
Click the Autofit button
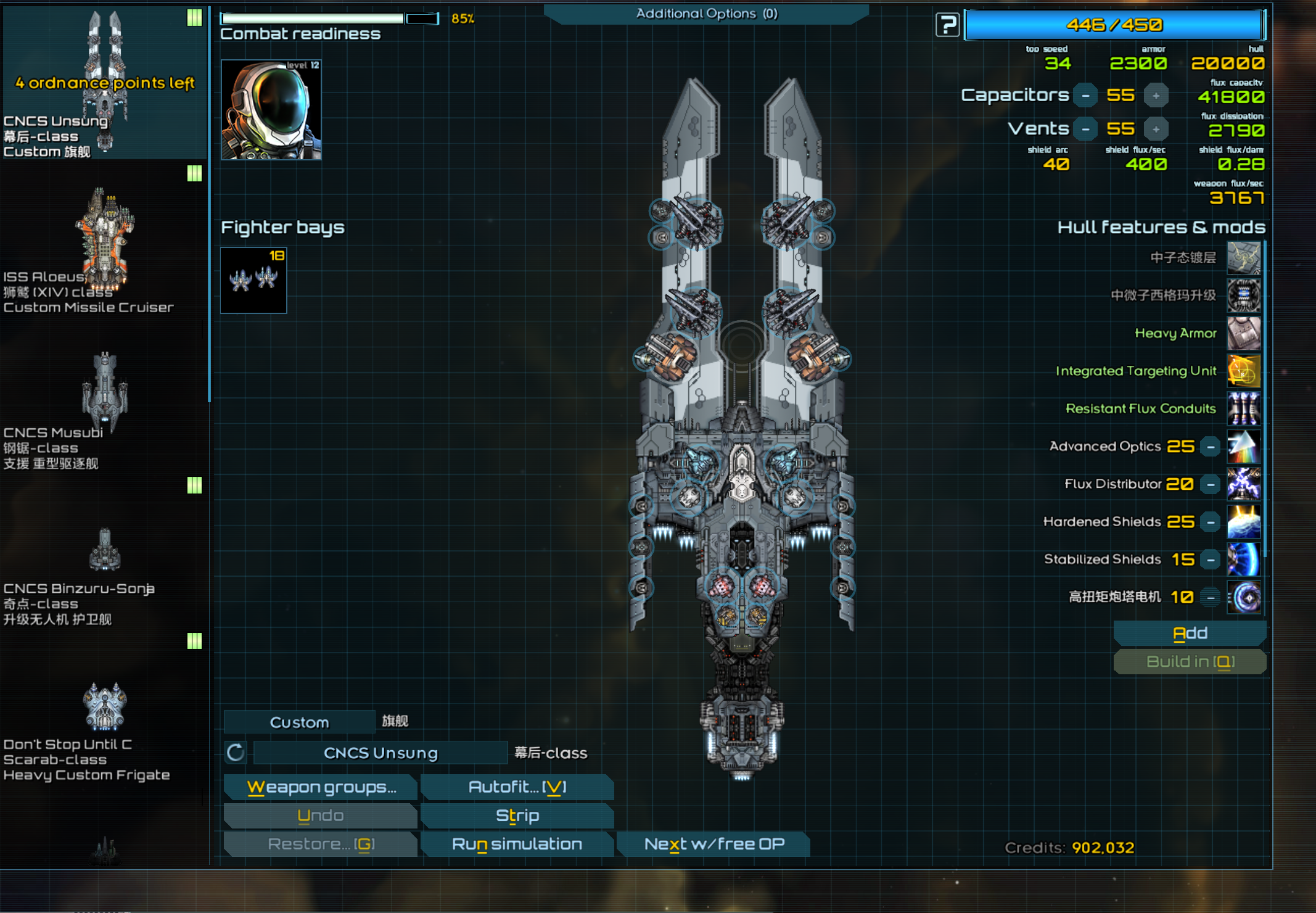pos(517,787)
